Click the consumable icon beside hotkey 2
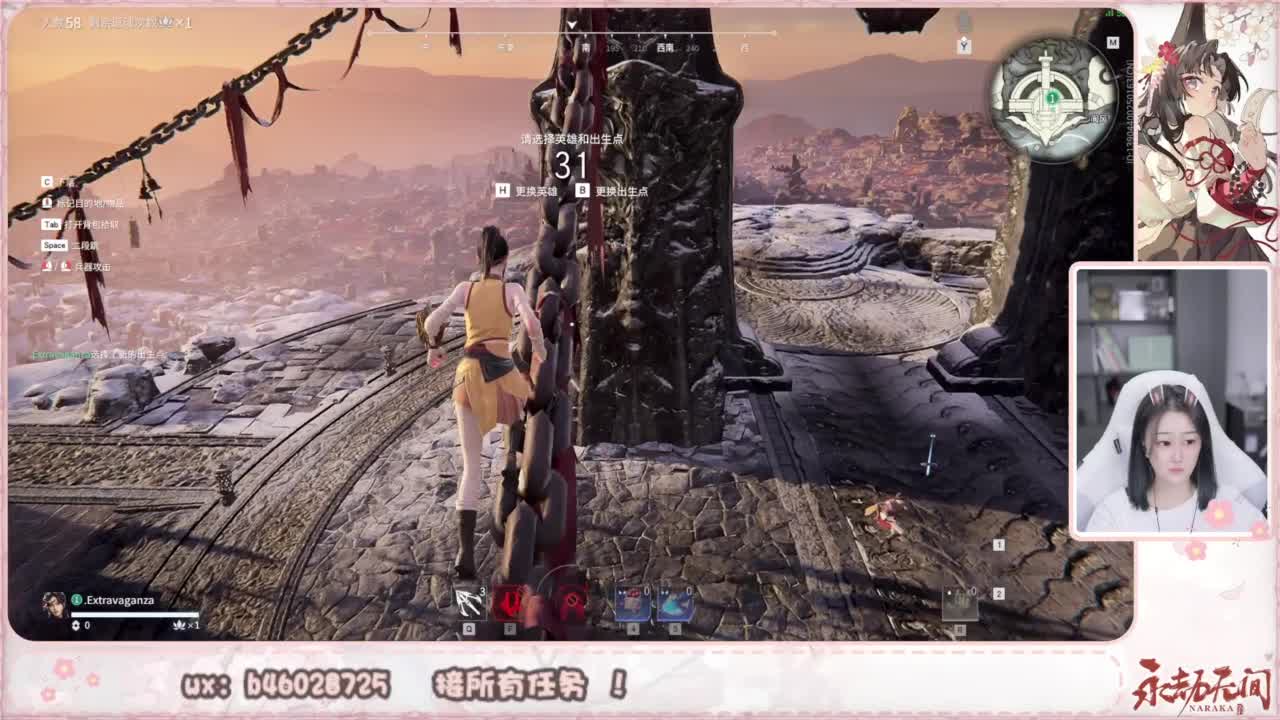The image size is (1280, 720). coord(958,603)
